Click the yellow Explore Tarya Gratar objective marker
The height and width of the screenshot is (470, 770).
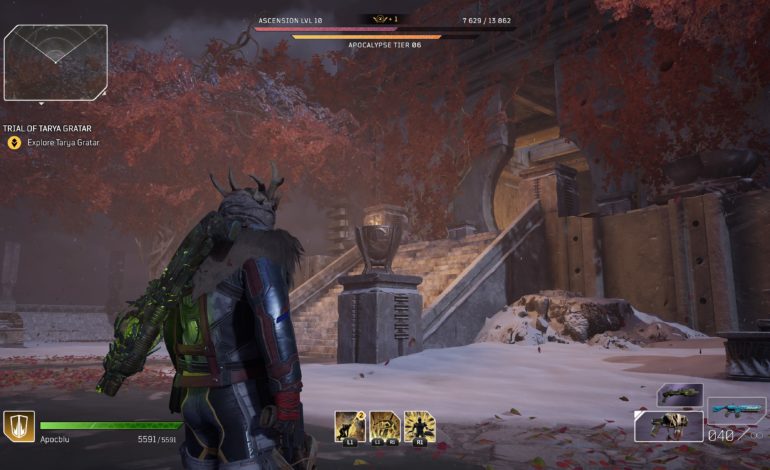point(14,143)
